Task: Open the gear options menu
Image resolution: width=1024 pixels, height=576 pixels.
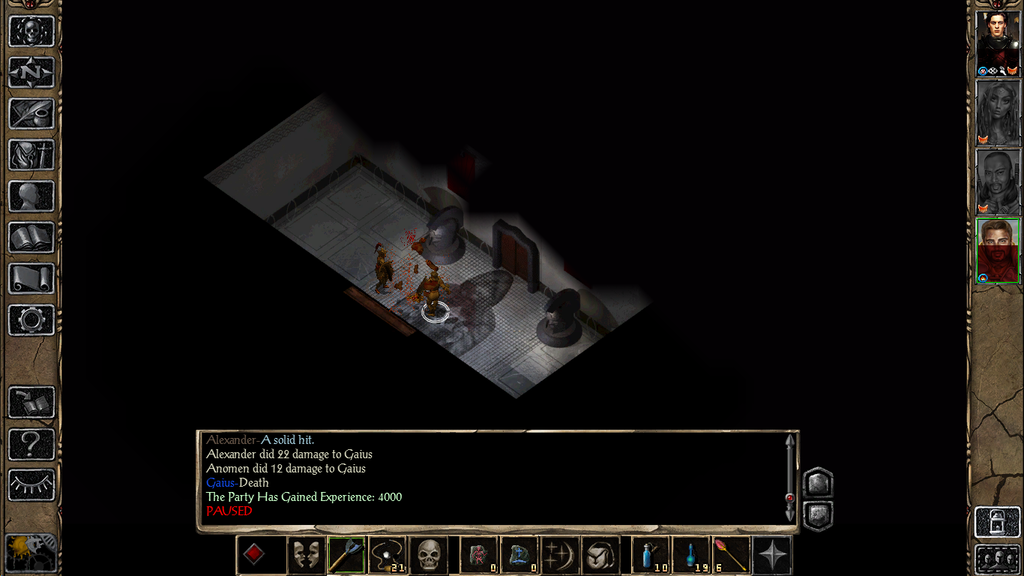Action: (31, 320)
